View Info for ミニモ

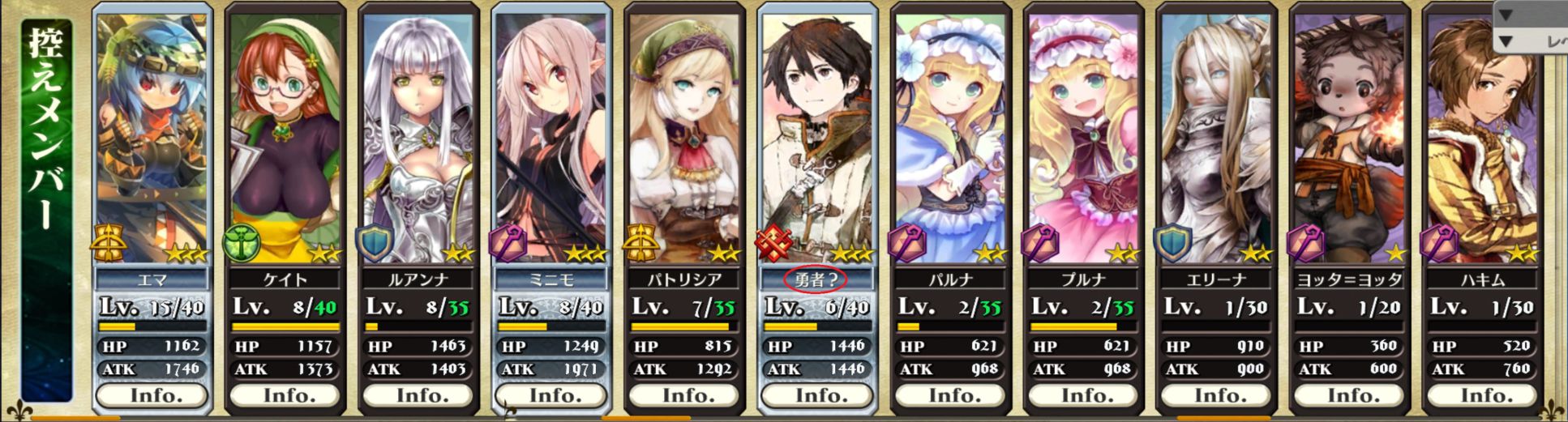[551, 395]
